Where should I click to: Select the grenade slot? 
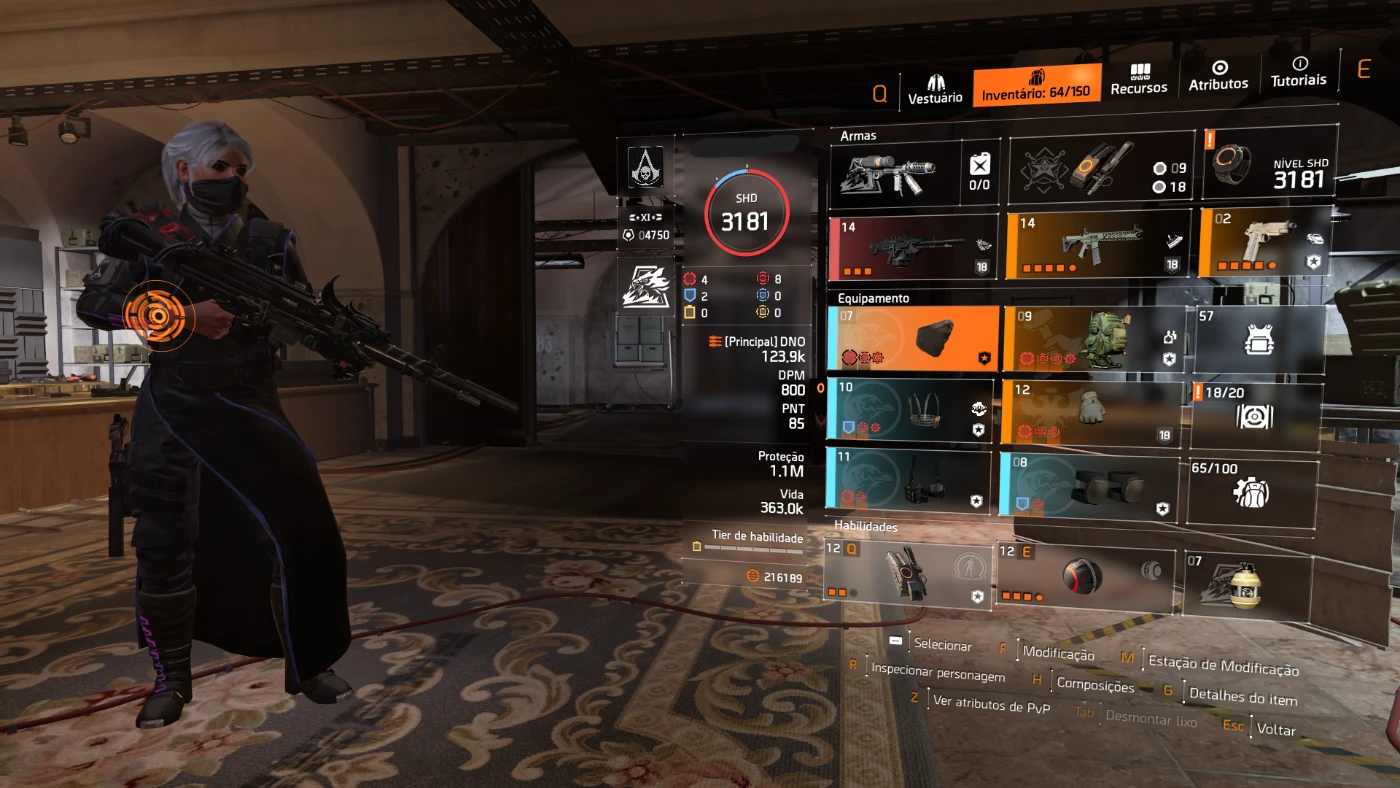[1247, 585]
